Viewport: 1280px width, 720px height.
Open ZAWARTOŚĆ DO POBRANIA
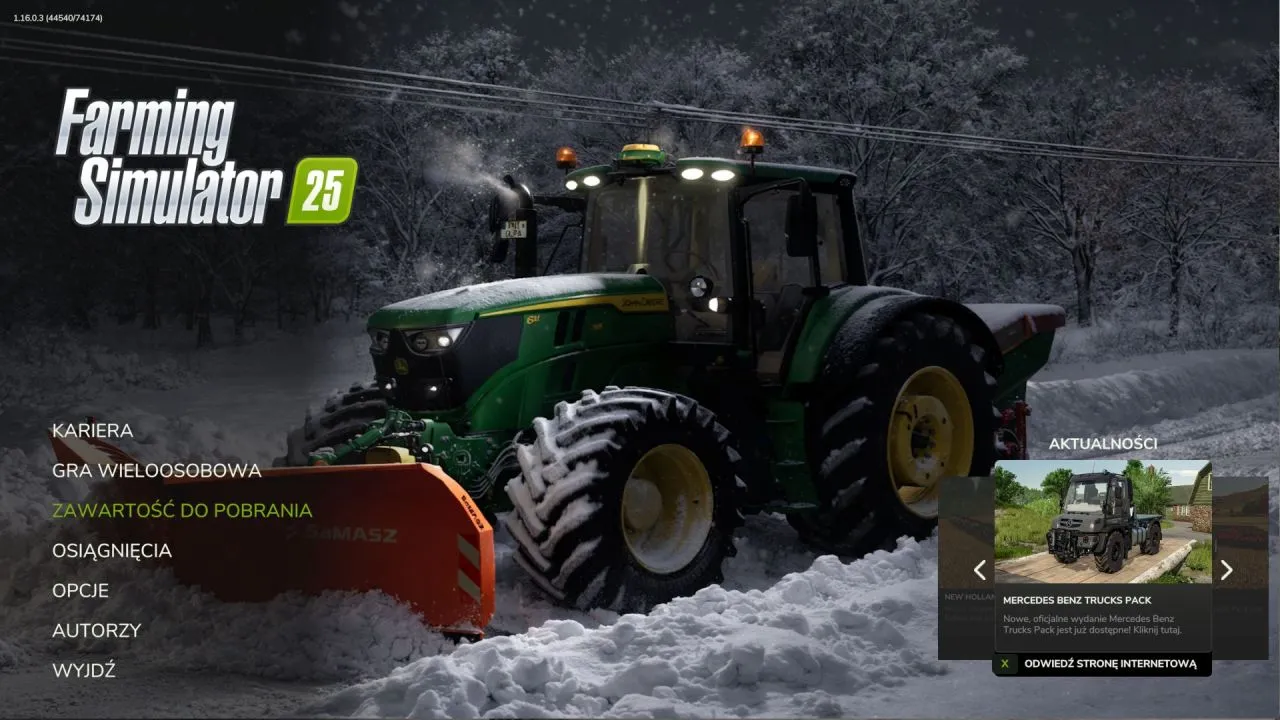pos(181,510)
